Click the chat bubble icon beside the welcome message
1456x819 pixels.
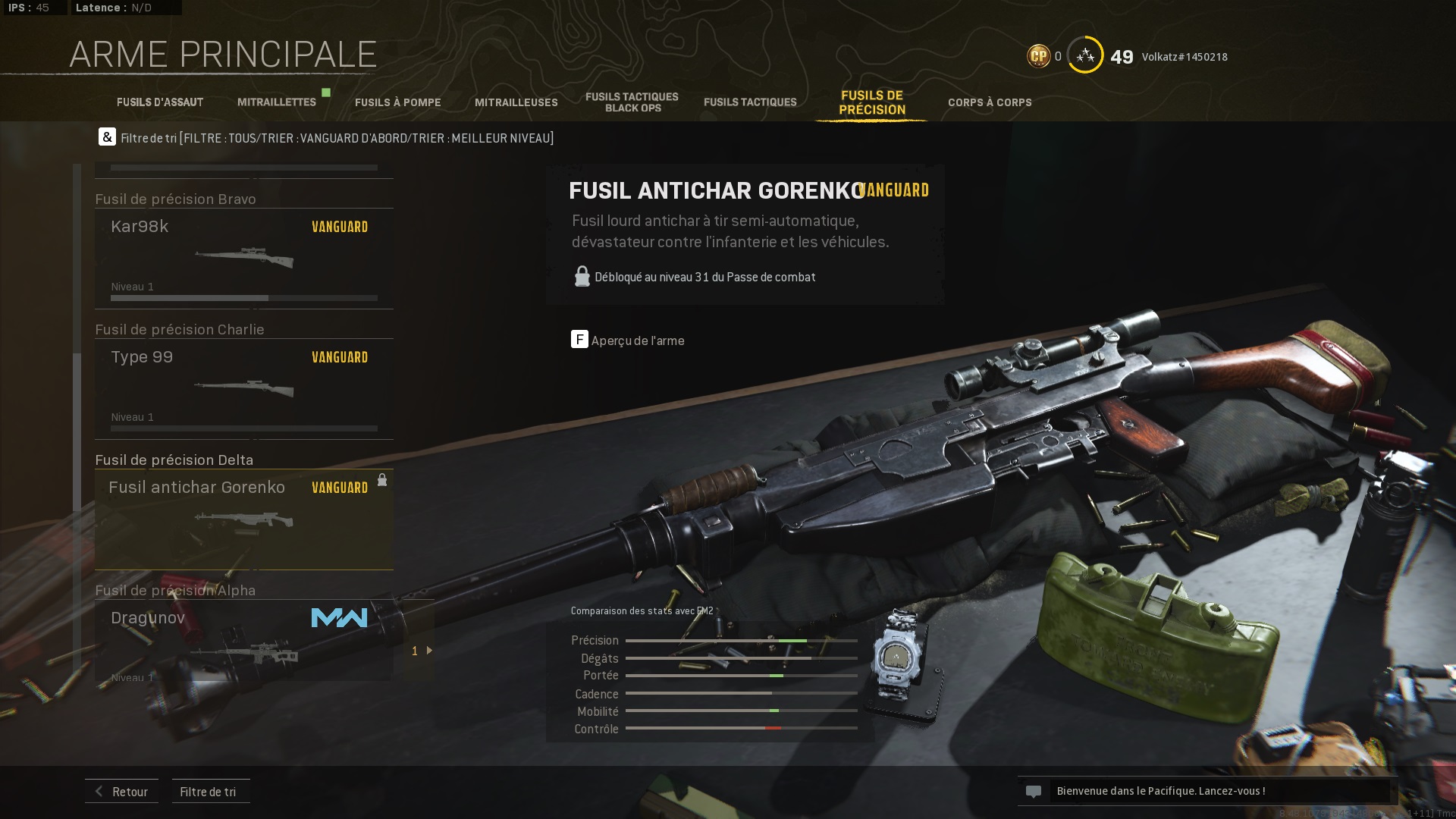pyautogui.click(x=1035, y=791)
